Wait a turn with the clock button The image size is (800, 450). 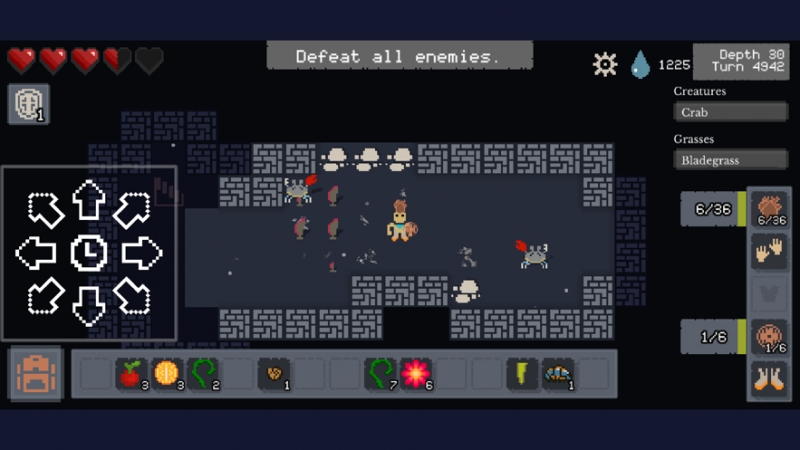click(x=89, y=253)
